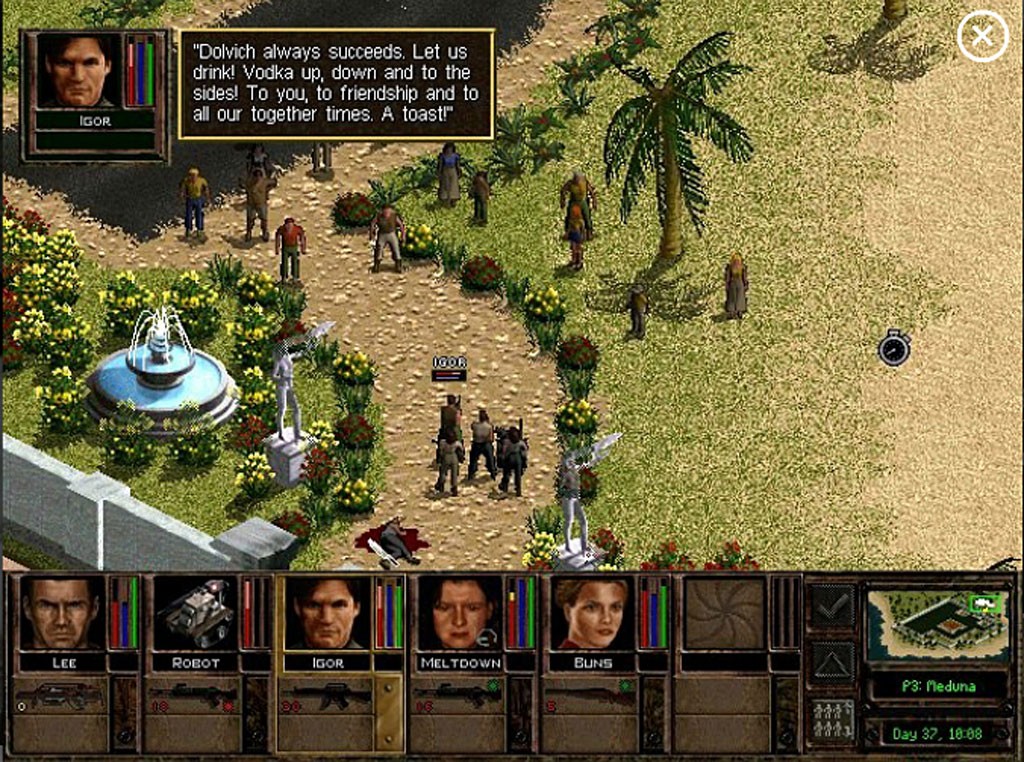
Task: Close the viewer with the X button
Action: (x=982, y=37)
